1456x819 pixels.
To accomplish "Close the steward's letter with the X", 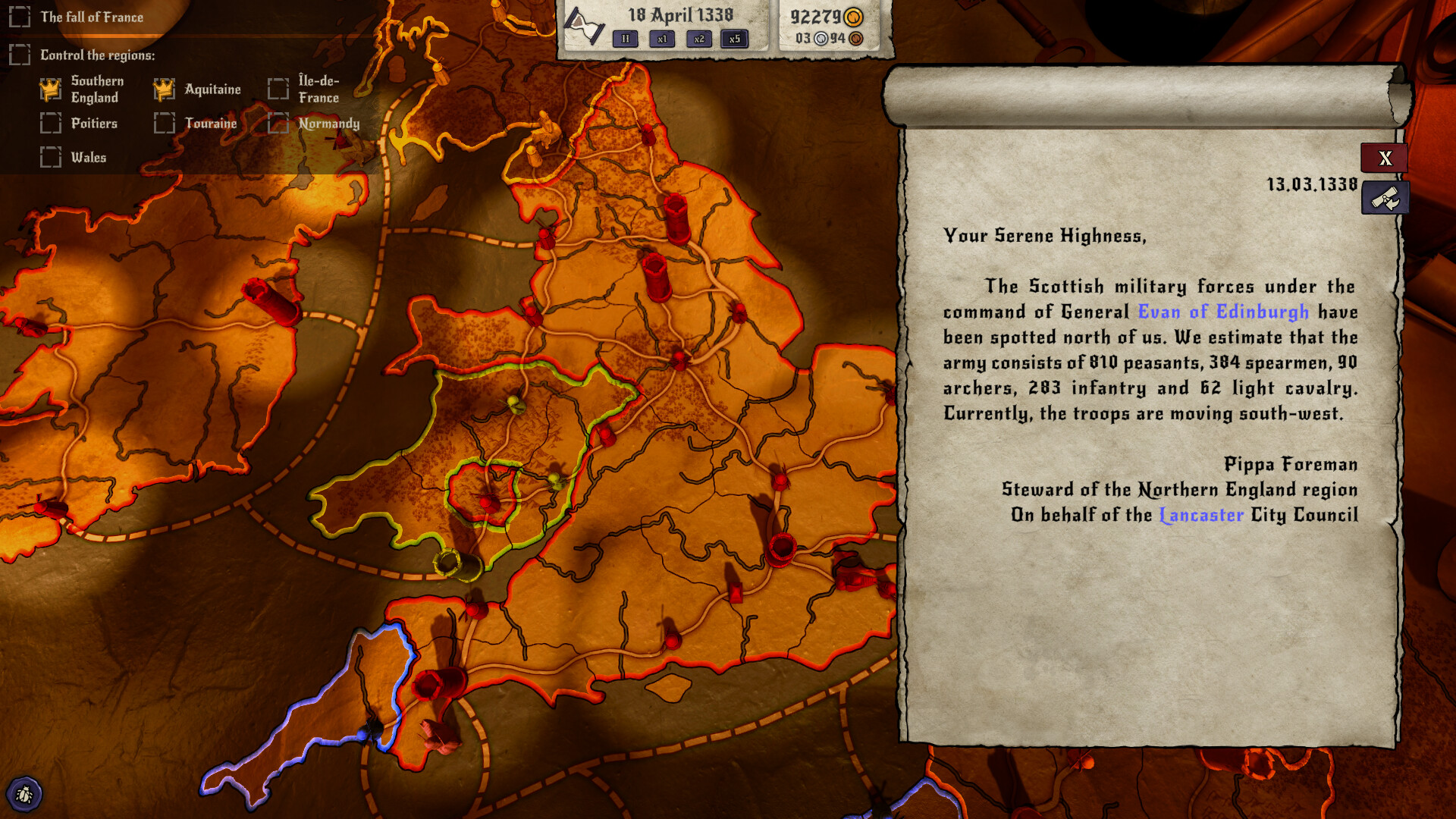I will coord(1385,158).
